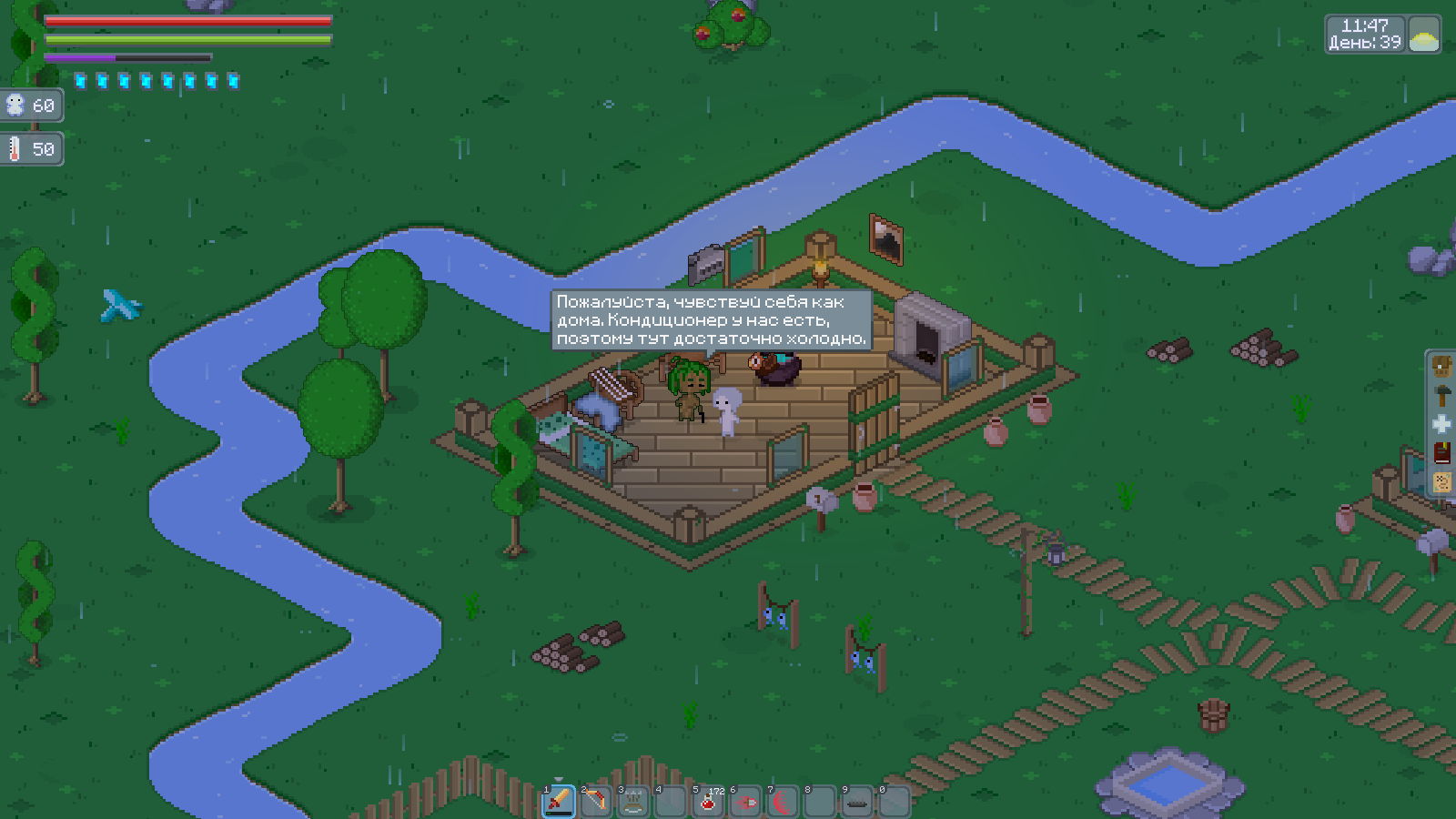Equip the bow from the hotbar

coord(596,802)
